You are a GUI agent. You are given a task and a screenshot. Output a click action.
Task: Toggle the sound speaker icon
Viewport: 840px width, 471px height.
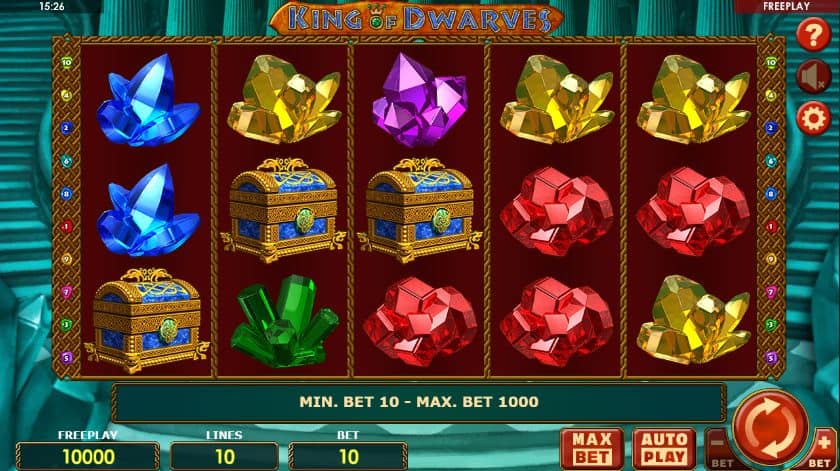tap(812, 77)
